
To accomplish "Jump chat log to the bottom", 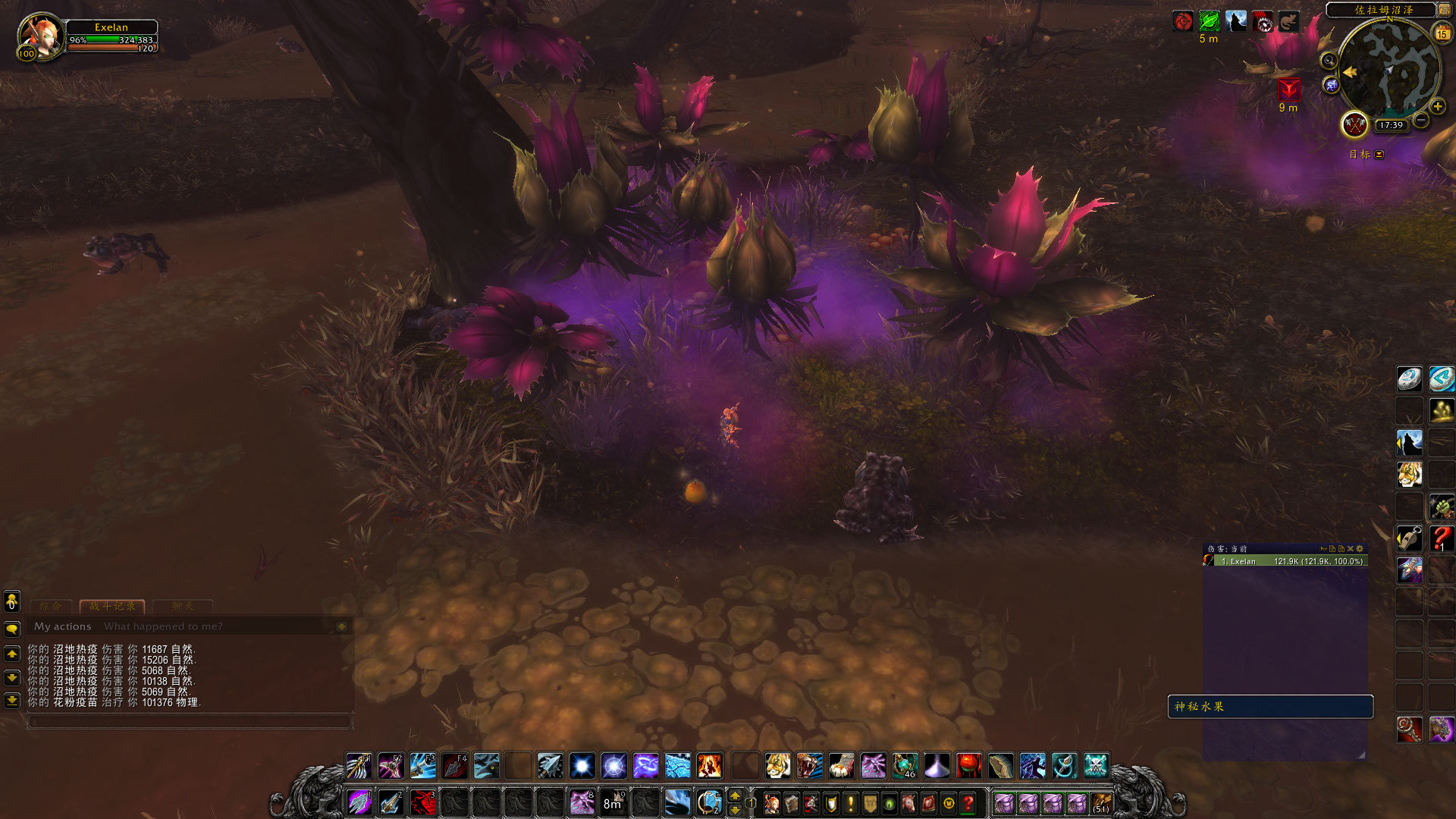I will click(12, 700).
